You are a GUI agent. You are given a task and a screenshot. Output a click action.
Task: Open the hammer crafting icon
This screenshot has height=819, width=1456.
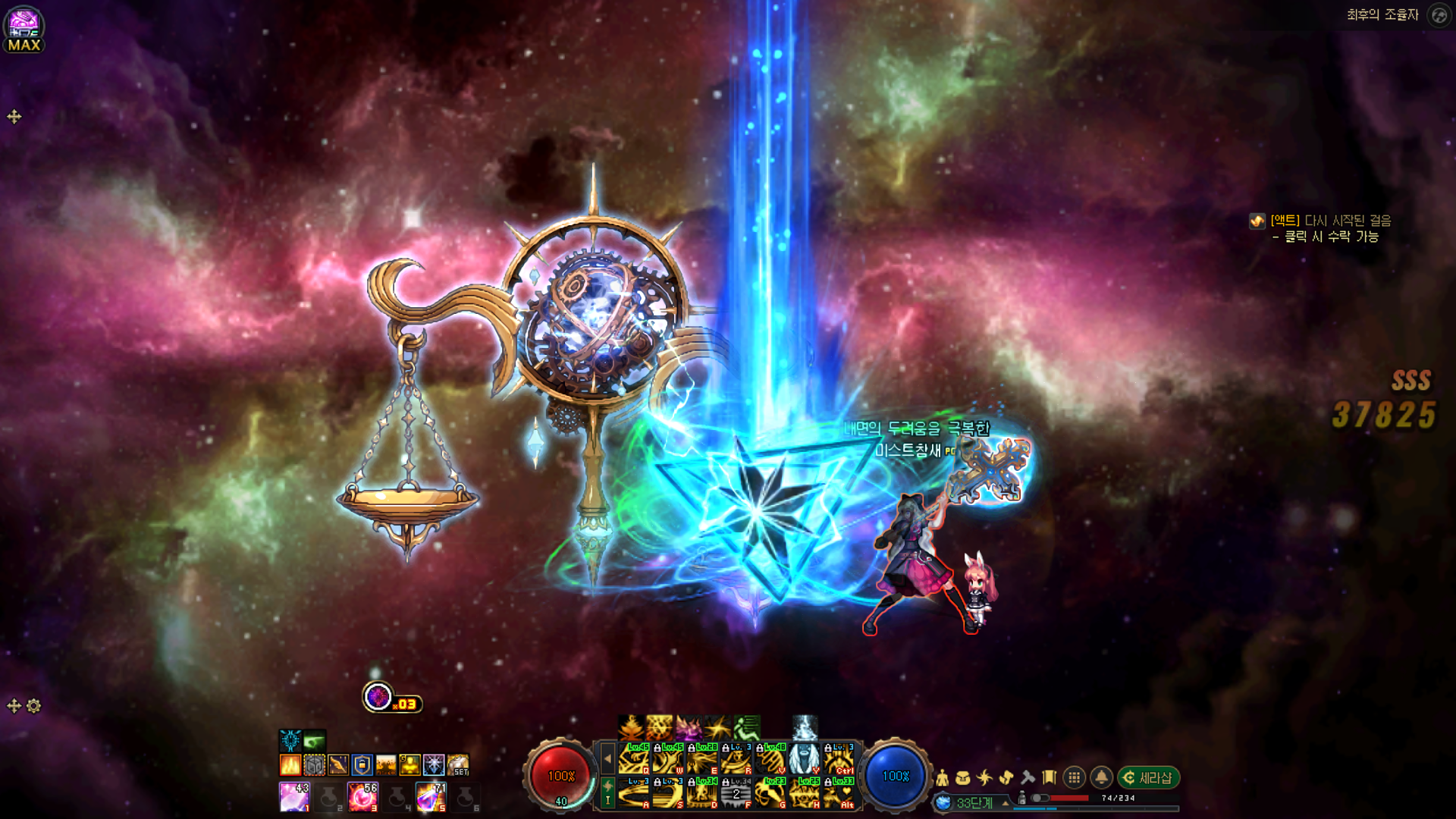coord(1028,778)
